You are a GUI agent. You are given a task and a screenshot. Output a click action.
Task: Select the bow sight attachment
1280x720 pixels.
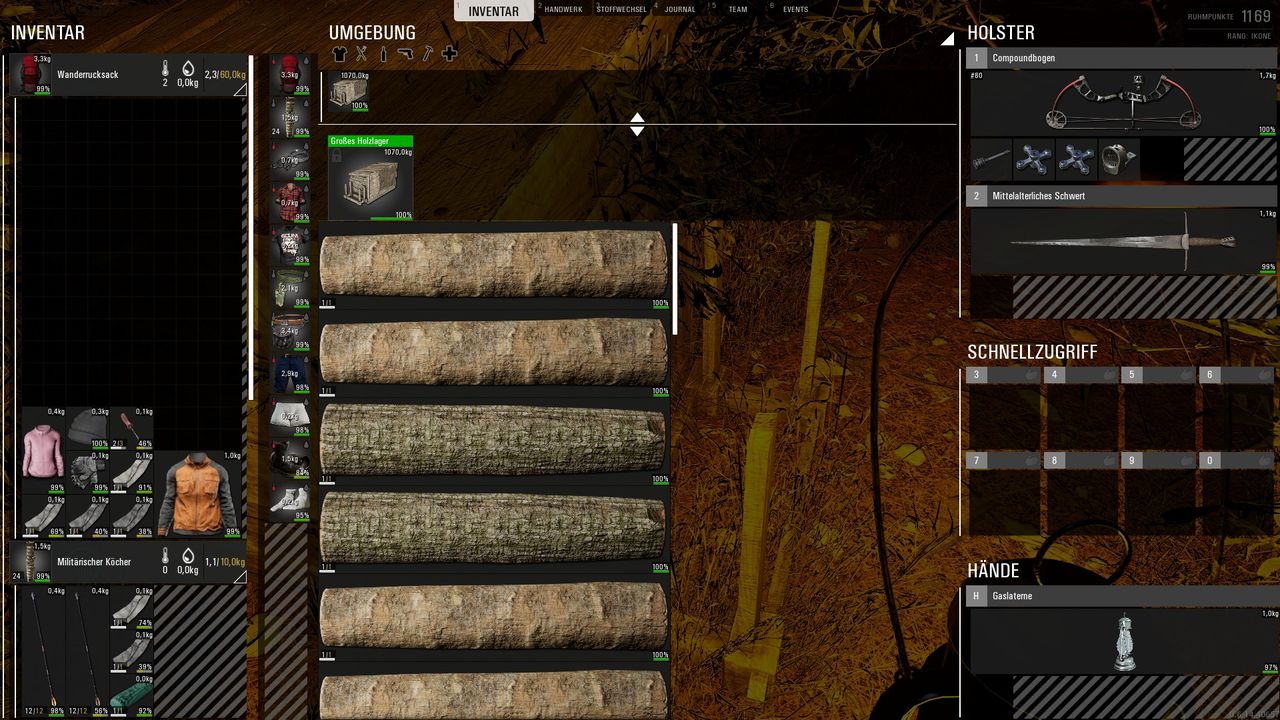(1120, 160)
